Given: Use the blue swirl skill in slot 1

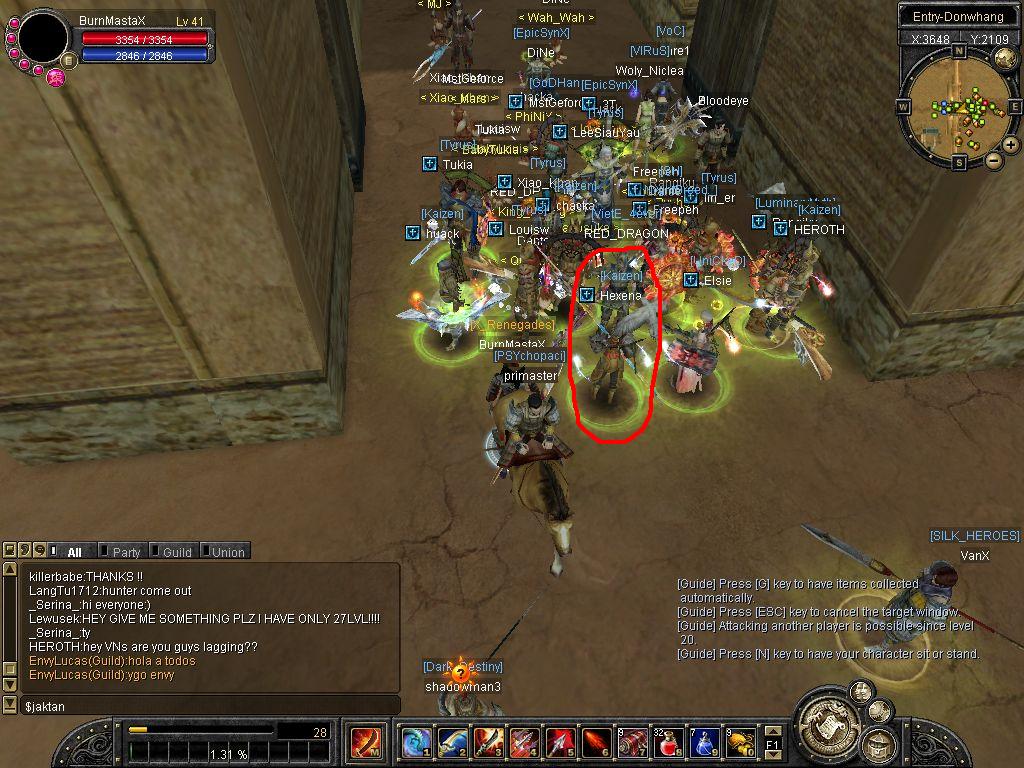Looking at the screenshot, I should coord(416,743).
